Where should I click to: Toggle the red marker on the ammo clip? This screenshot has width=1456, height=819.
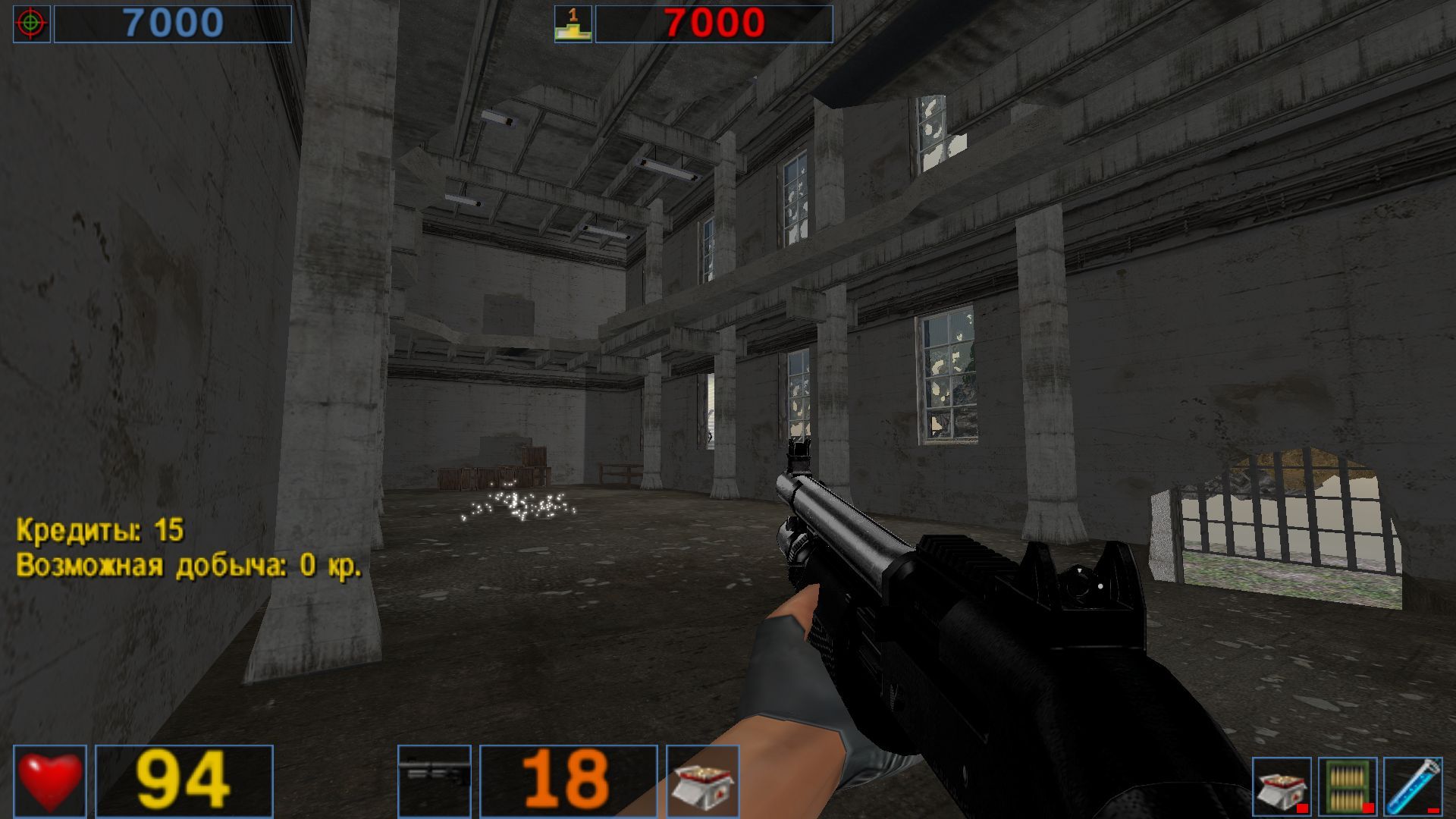pos(1368,808)
